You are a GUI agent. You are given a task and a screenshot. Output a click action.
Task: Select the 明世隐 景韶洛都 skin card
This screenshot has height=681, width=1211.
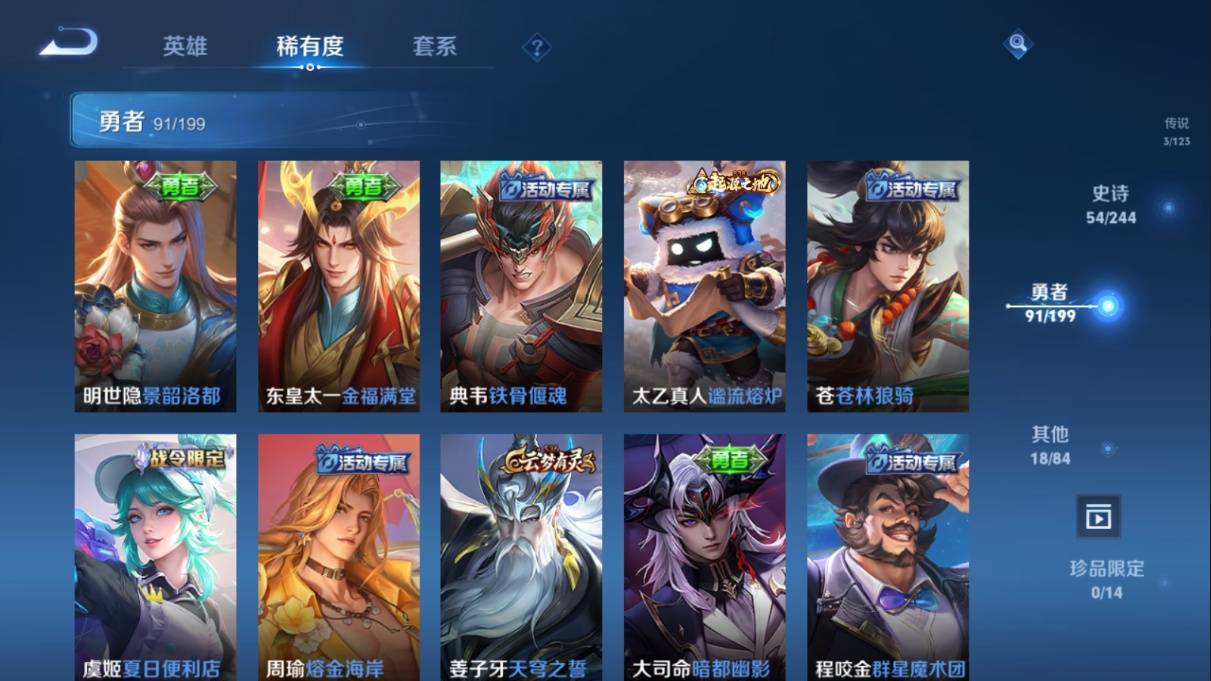[x=155, y=286]
